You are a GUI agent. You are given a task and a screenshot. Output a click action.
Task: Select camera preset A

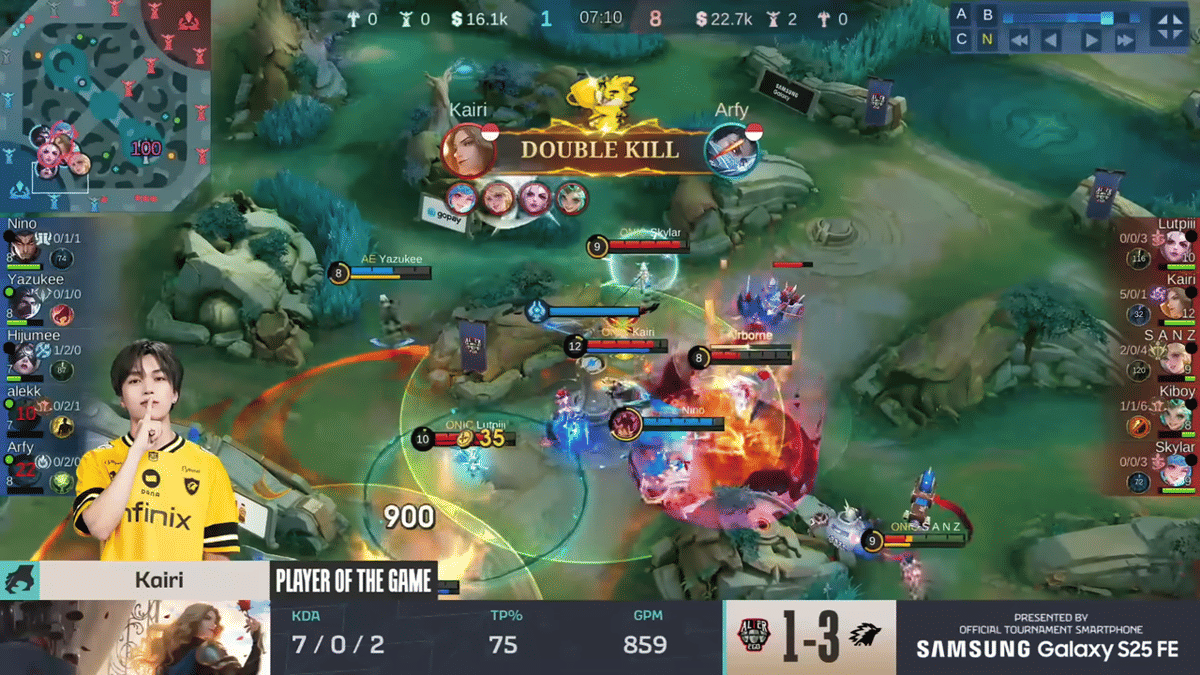(962, 15)
